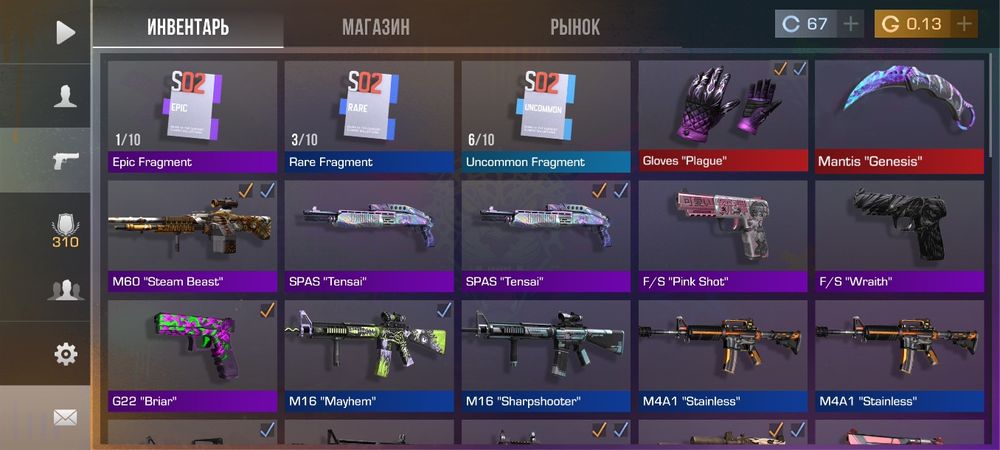Select the Gloves "Plague" item
The width and height of the screenshot is (1000, 450).
pyautogui.click(x=723, y=115)
